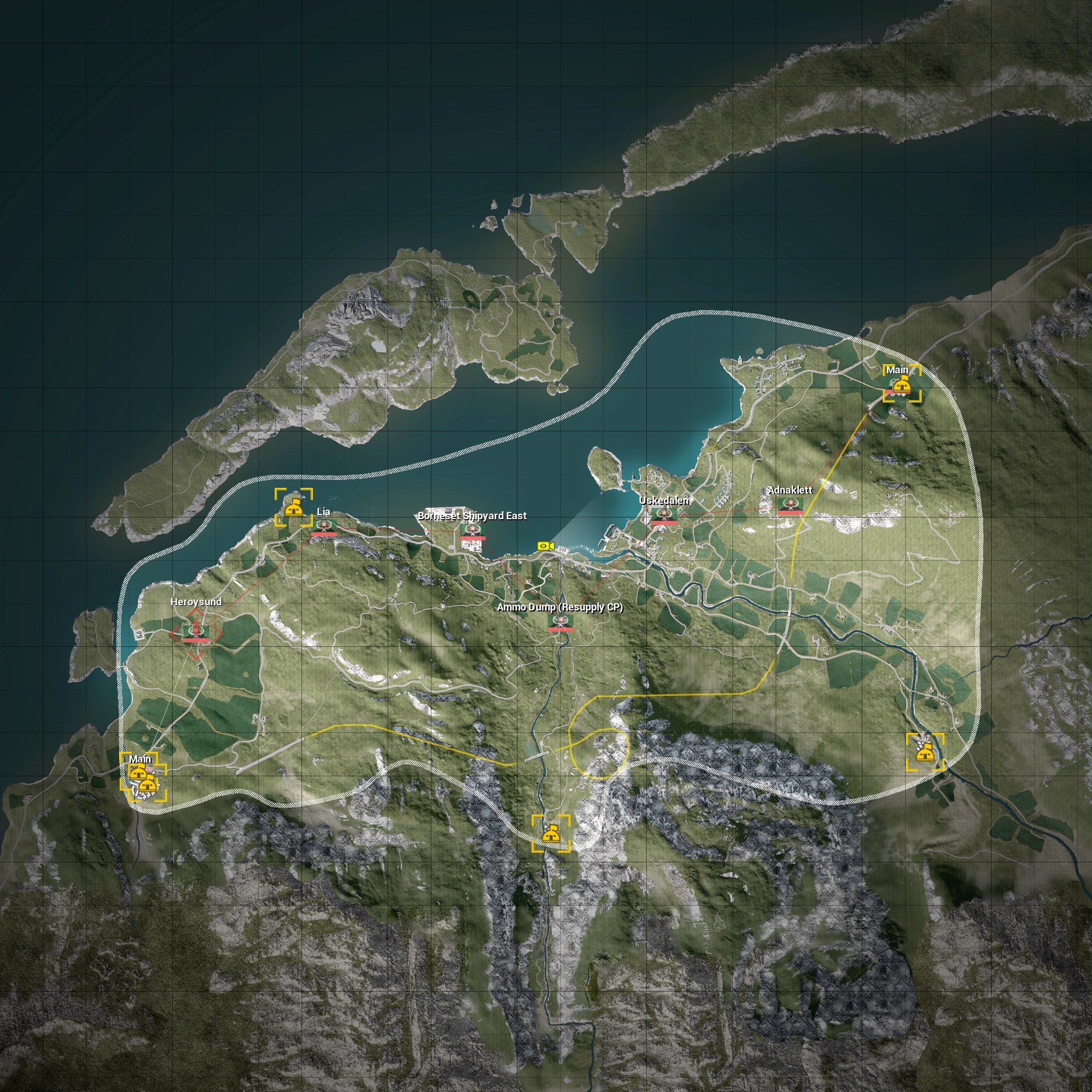1092x1092 pixels.
Task: Select the Uskedalen capture point flag
Action: click(663, 516)
